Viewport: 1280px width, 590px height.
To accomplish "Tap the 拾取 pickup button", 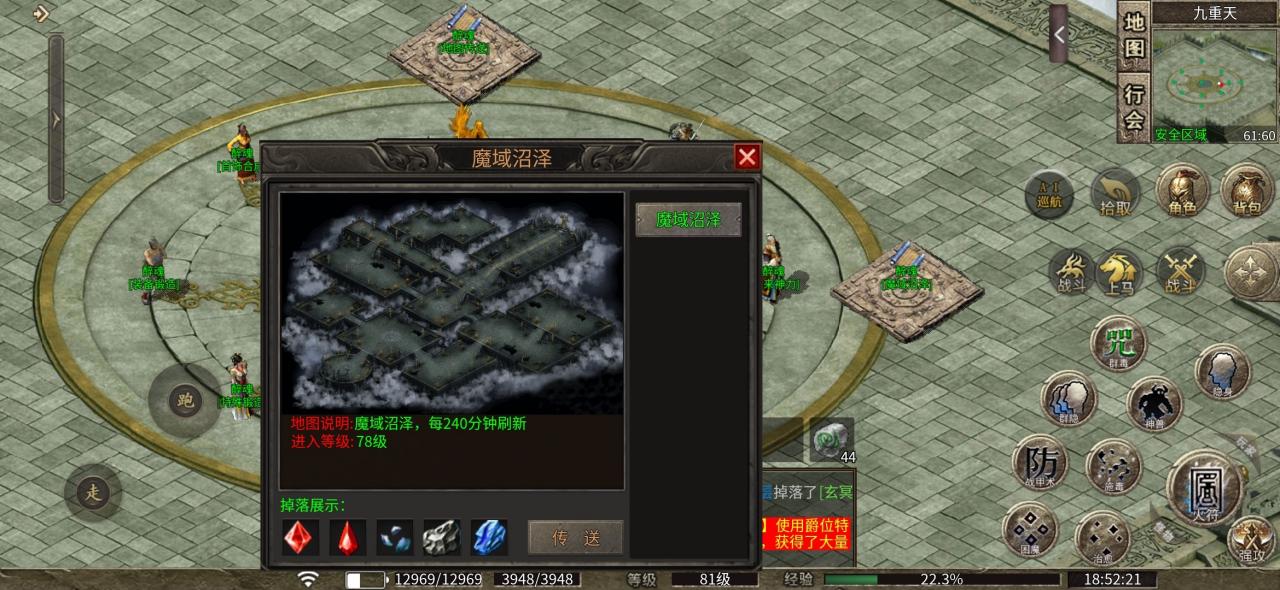I will tap(1115, 193).
